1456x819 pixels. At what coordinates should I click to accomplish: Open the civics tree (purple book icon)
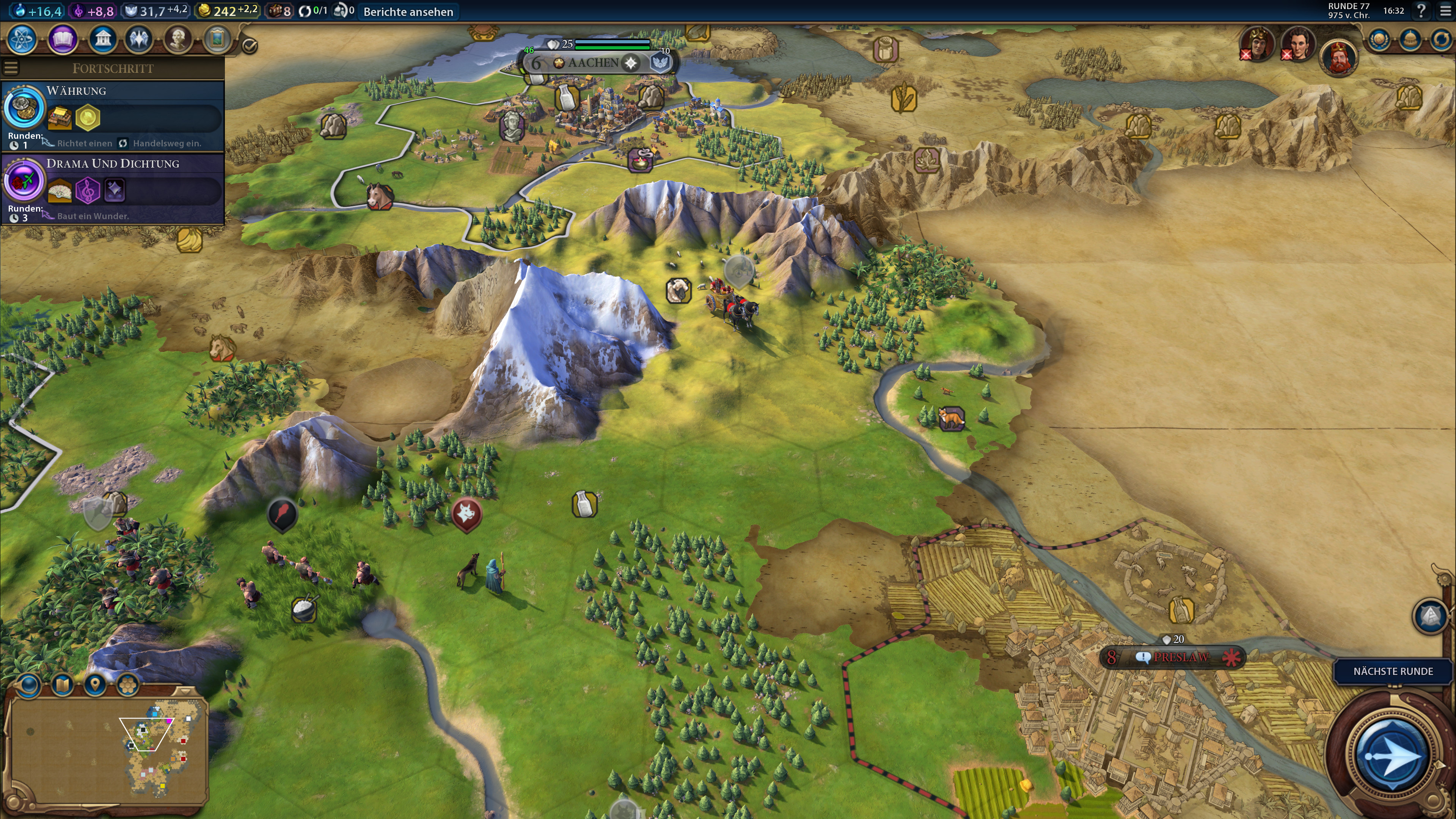point(62,39)
